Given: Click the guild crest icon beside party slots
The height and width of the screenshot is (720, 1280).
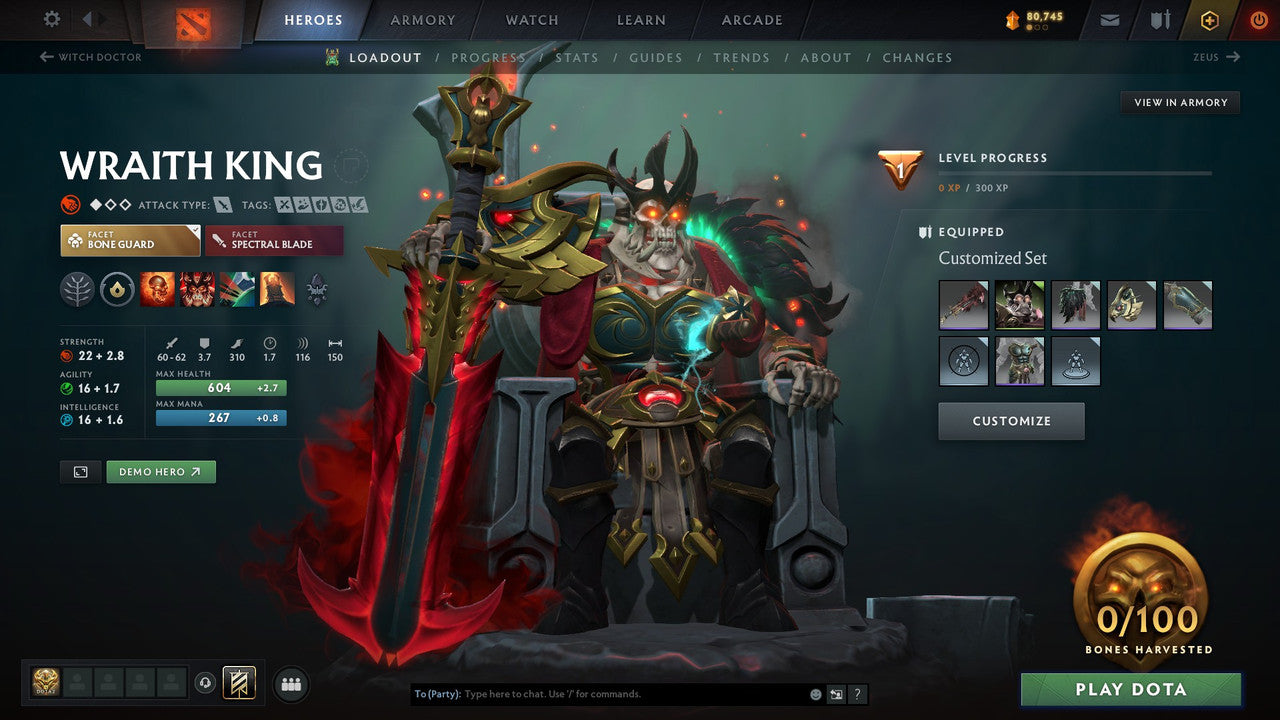Looking at the screenshot, I should pyautogui.click(x=237, y=682).
